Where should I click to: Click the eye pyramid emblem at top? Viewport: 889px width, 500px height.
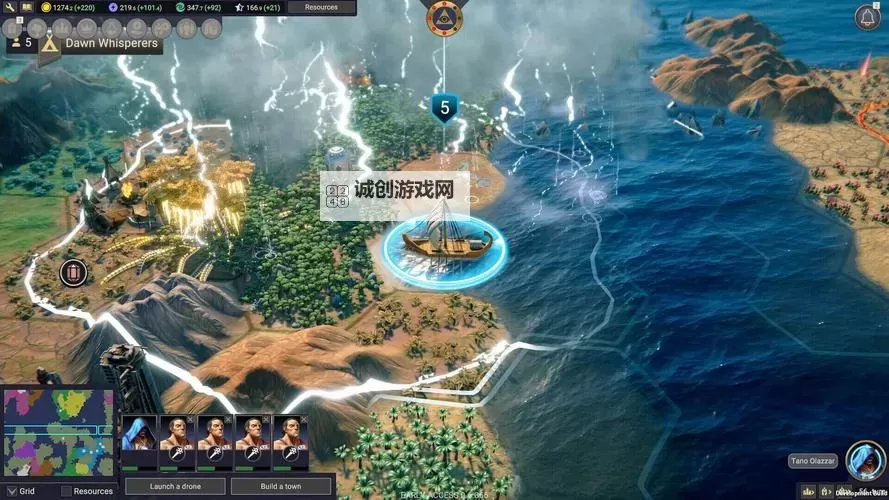[x=443, y=17]
